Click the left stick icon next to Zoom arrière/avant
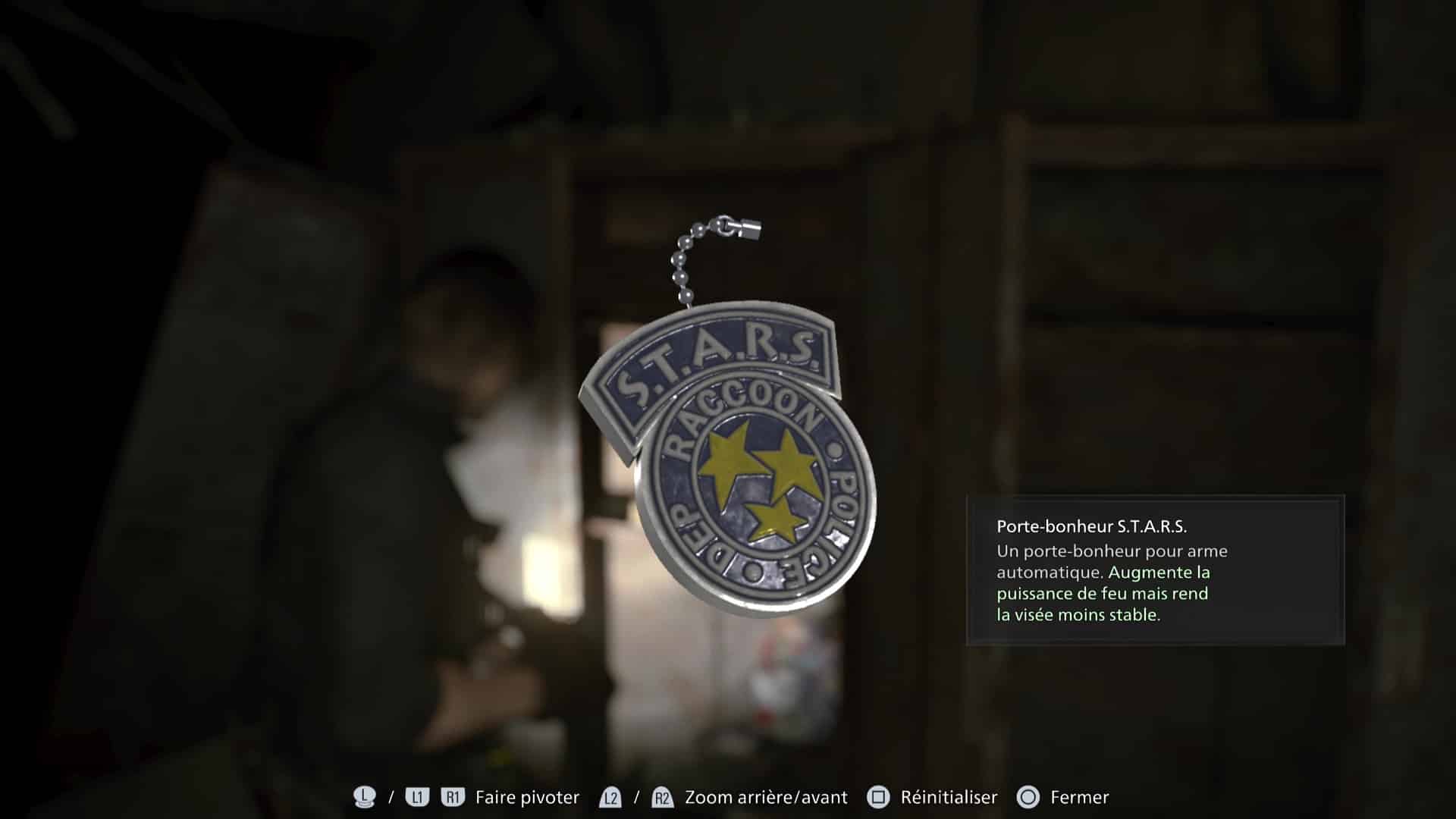 365,795
